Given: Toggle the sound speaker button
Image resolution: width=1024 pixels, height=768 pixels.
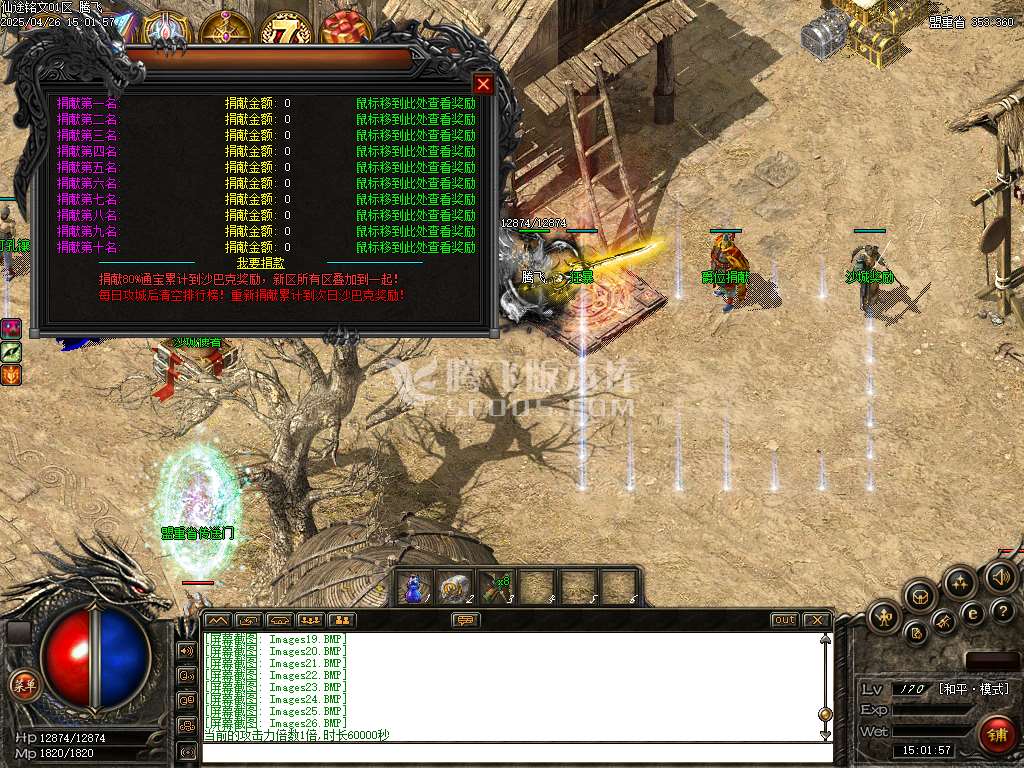Looking at the screenshot, I should click(1000, 577).
